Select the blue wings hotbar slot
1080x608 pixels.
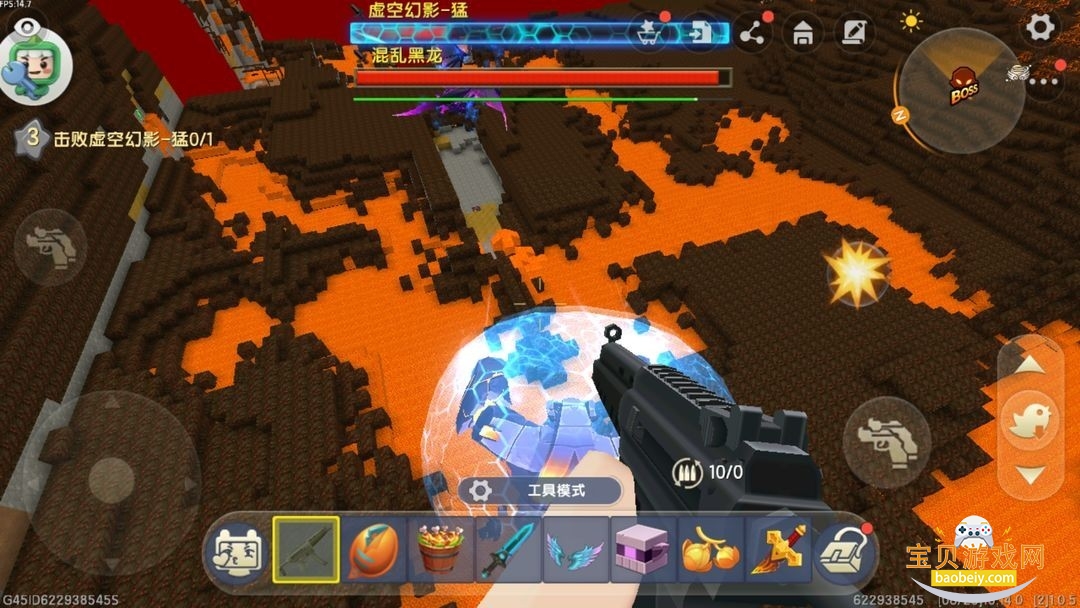(576, 550)
